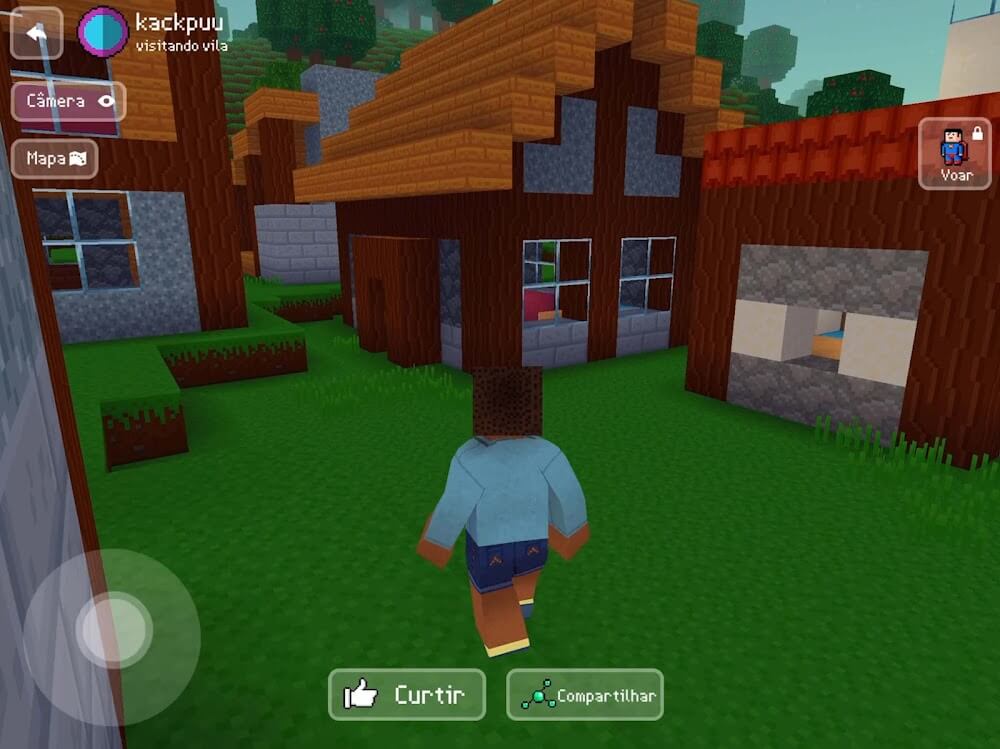This screenshot has width=1000, height=749.
Task: Toggle the Câmera view button
Action: point(68,101)
